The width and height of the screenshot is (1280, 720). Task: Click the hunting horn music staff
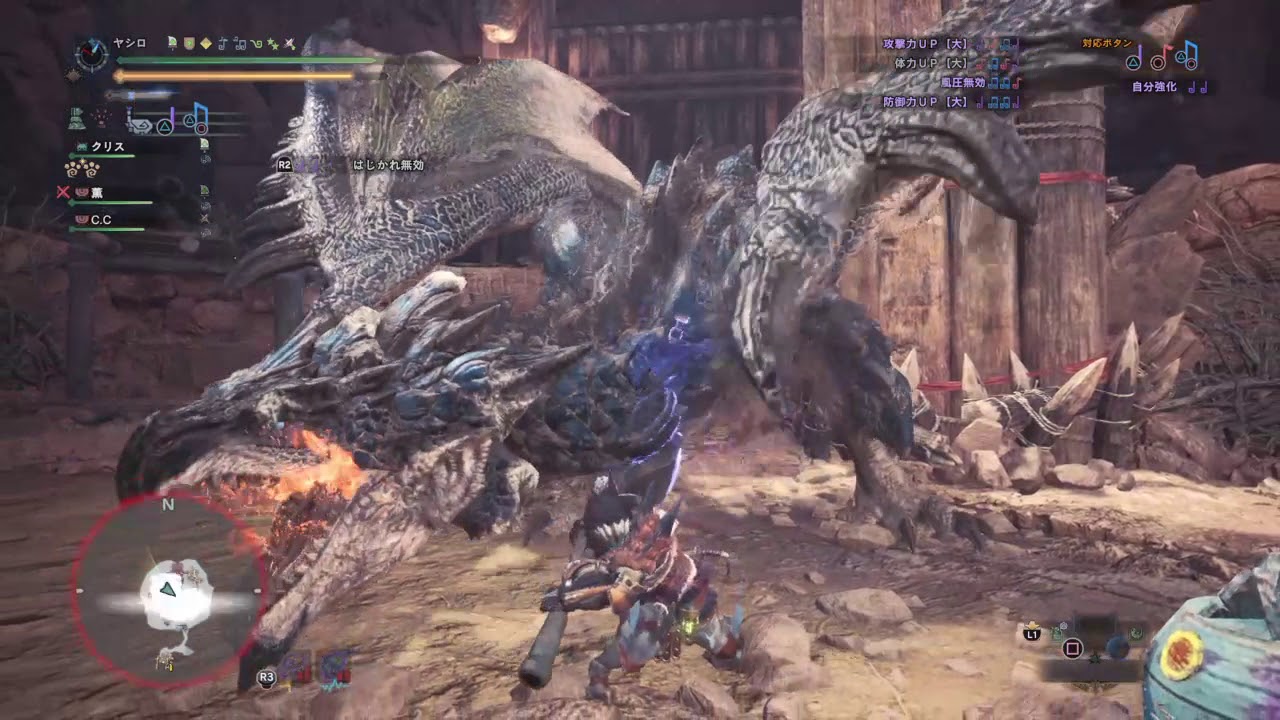point(188,121)
